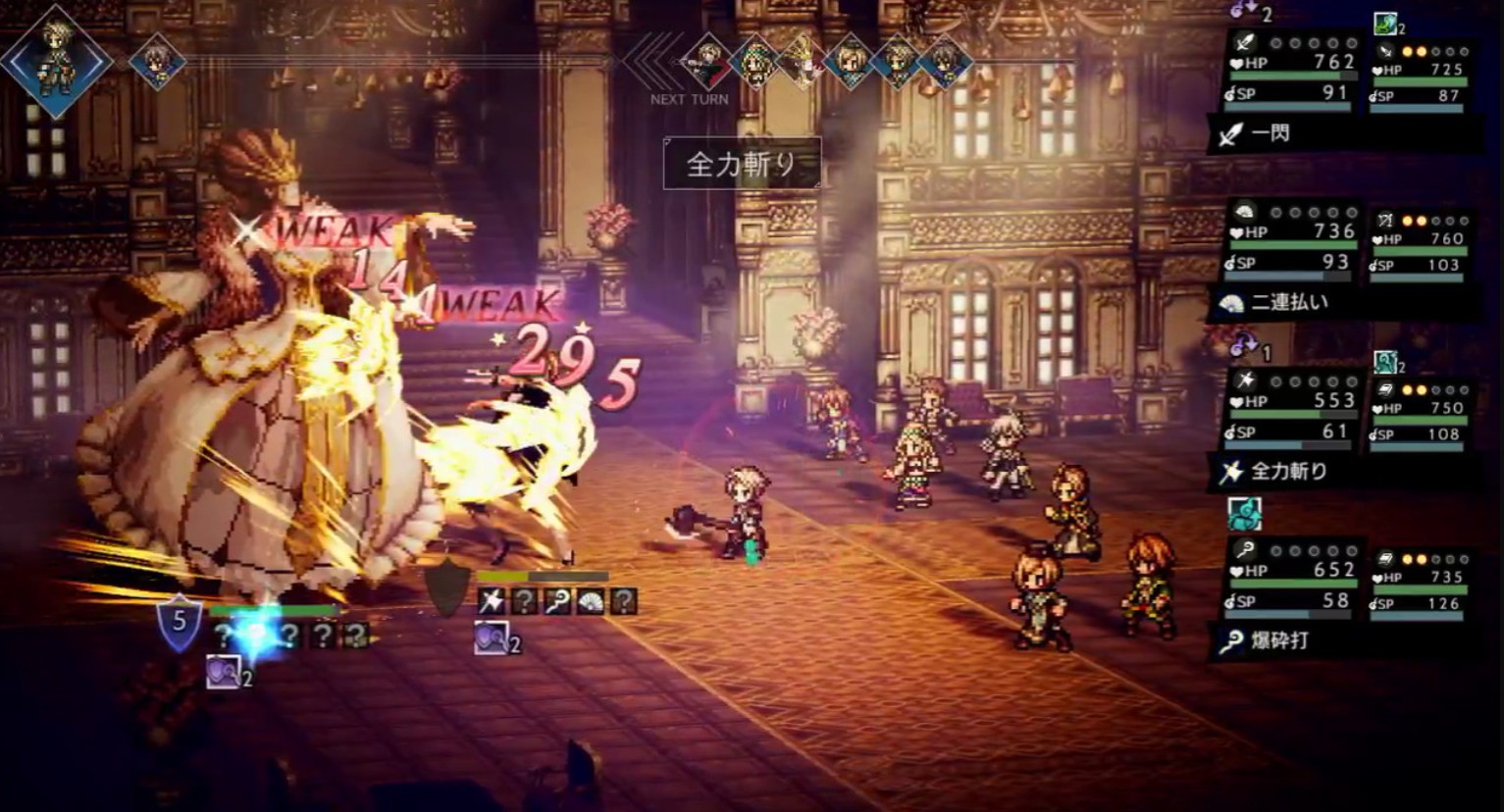
Task: Click the revealed axe weakness icon
Action: pyautogui.click(x=491, y=600)
